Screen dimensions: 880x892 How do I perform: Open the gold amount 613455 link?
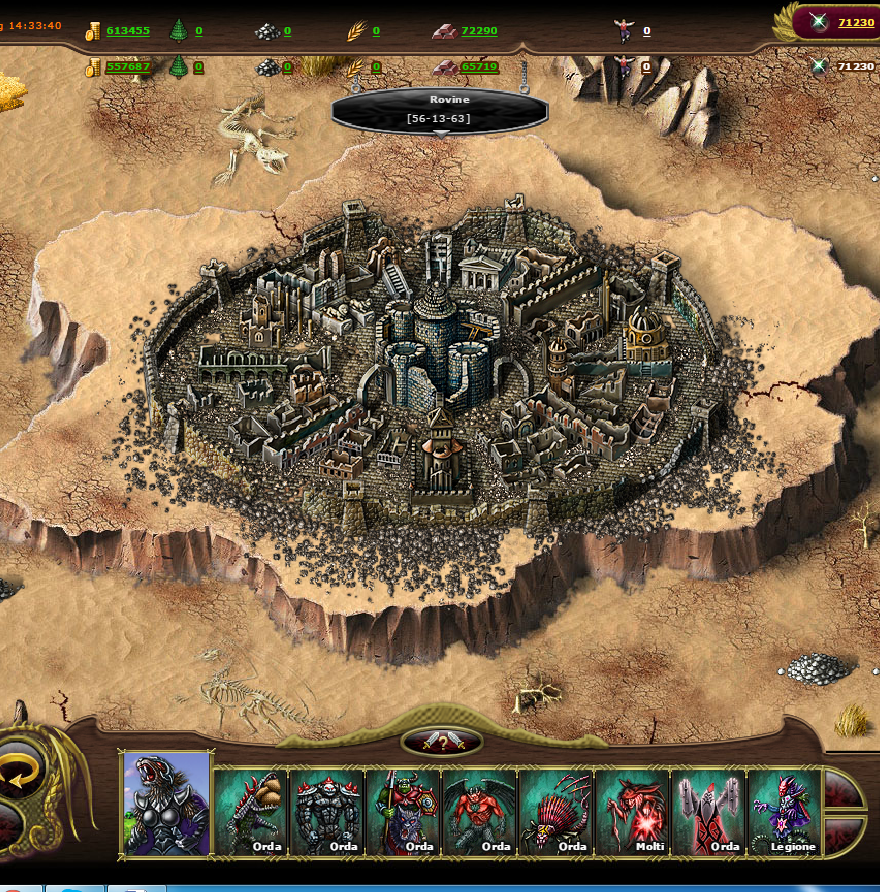[x=128, y=31]
